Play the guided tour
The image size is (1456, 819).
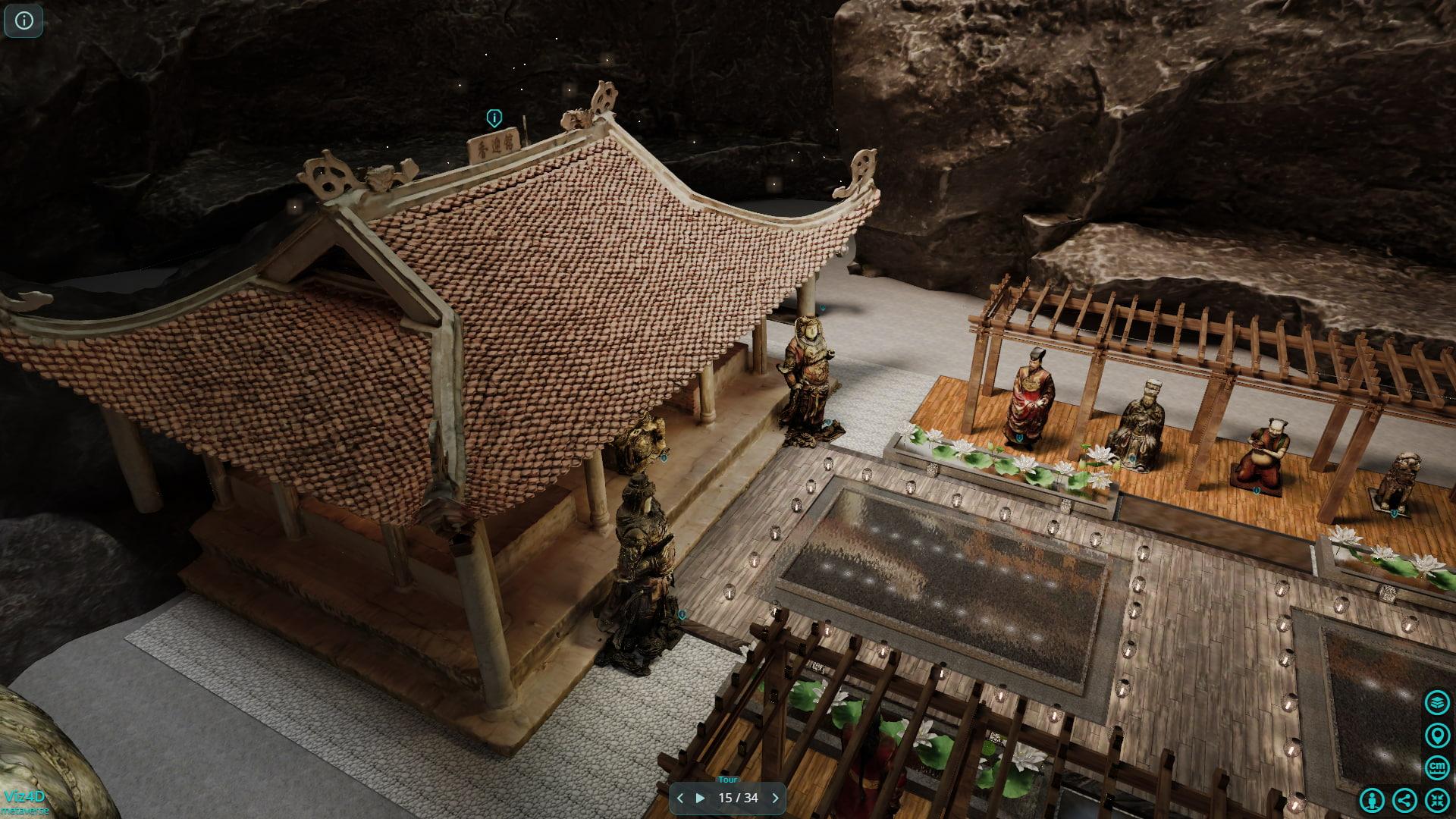click(x=700, y=798)
